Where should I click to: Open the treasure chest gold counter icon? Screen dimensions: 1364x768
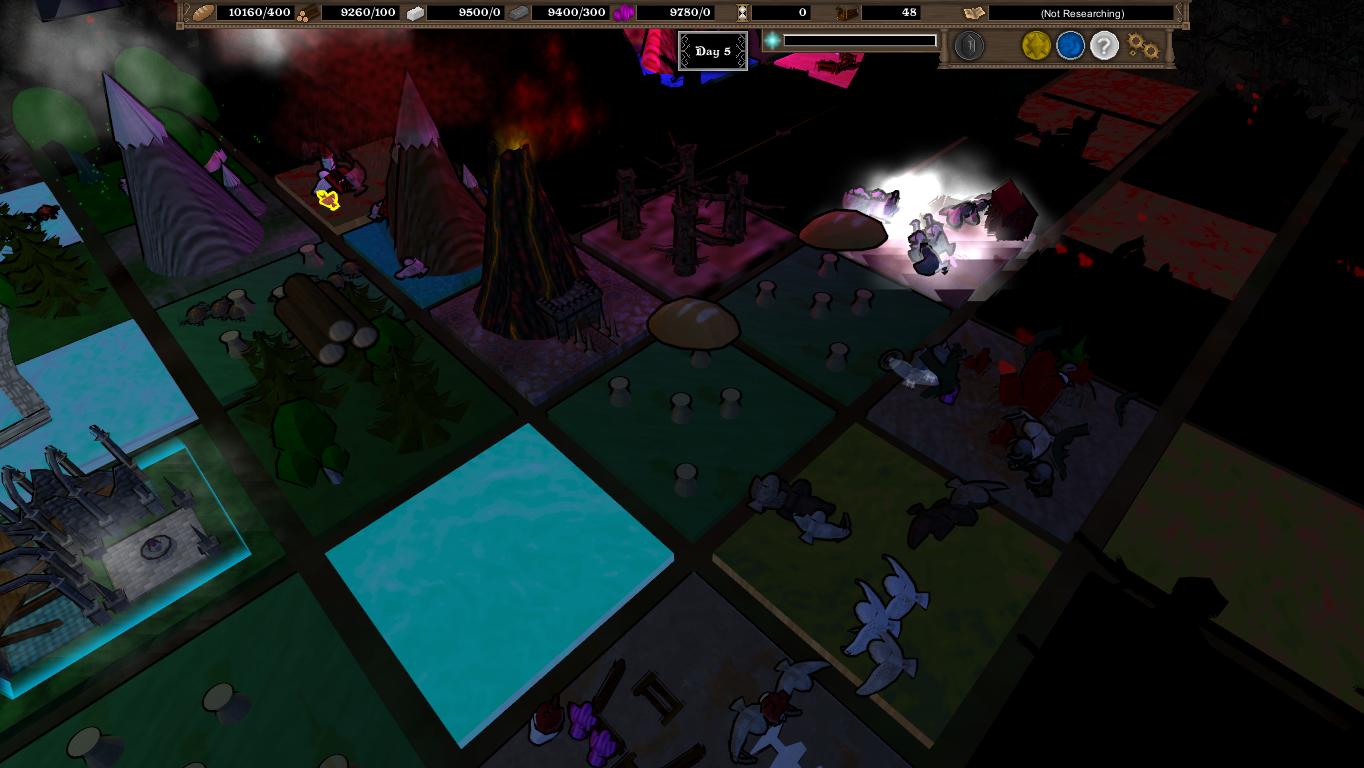point(846,13)
